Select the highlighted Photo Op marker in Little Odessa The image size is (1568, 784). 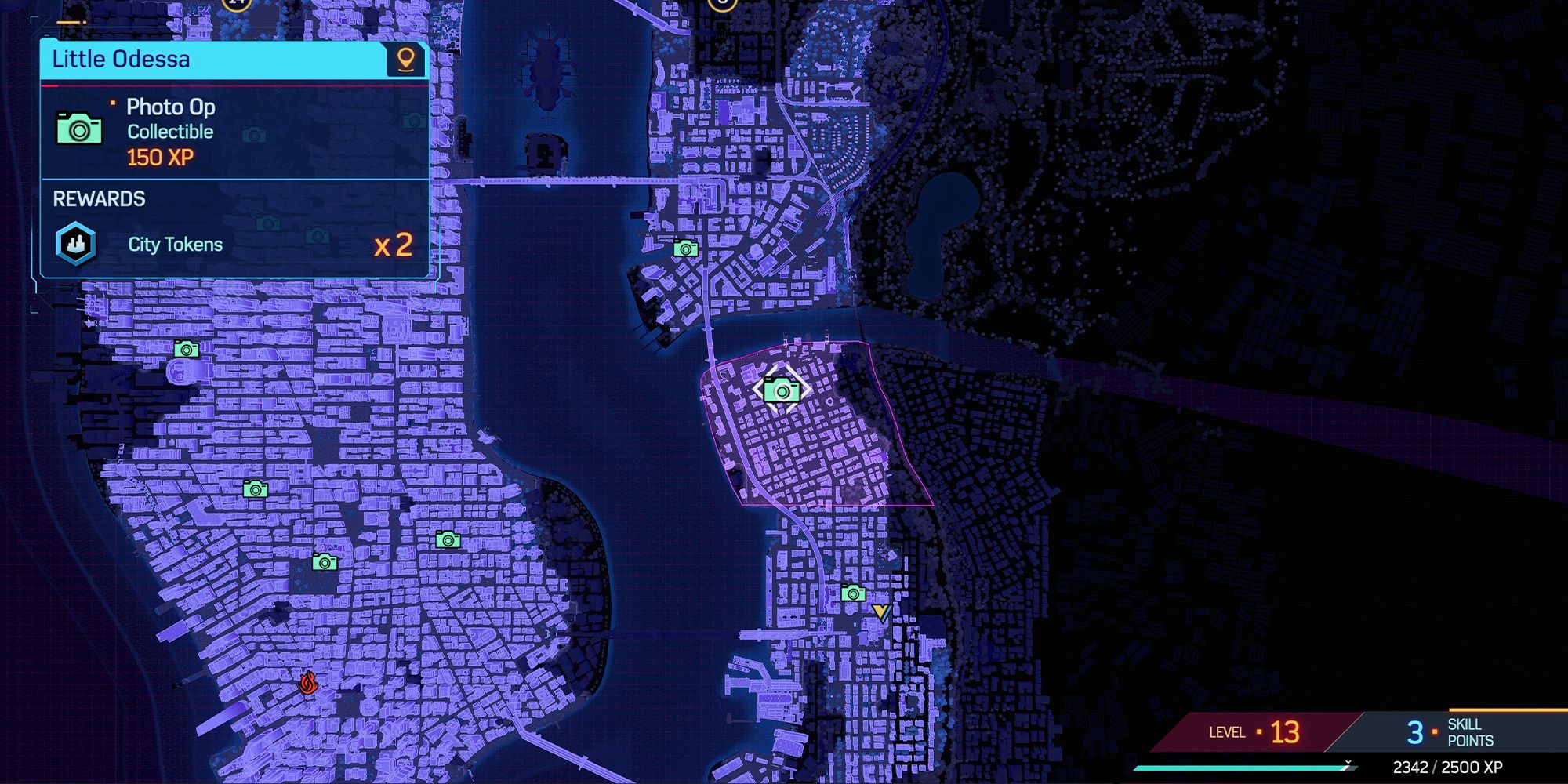[782, 389]
